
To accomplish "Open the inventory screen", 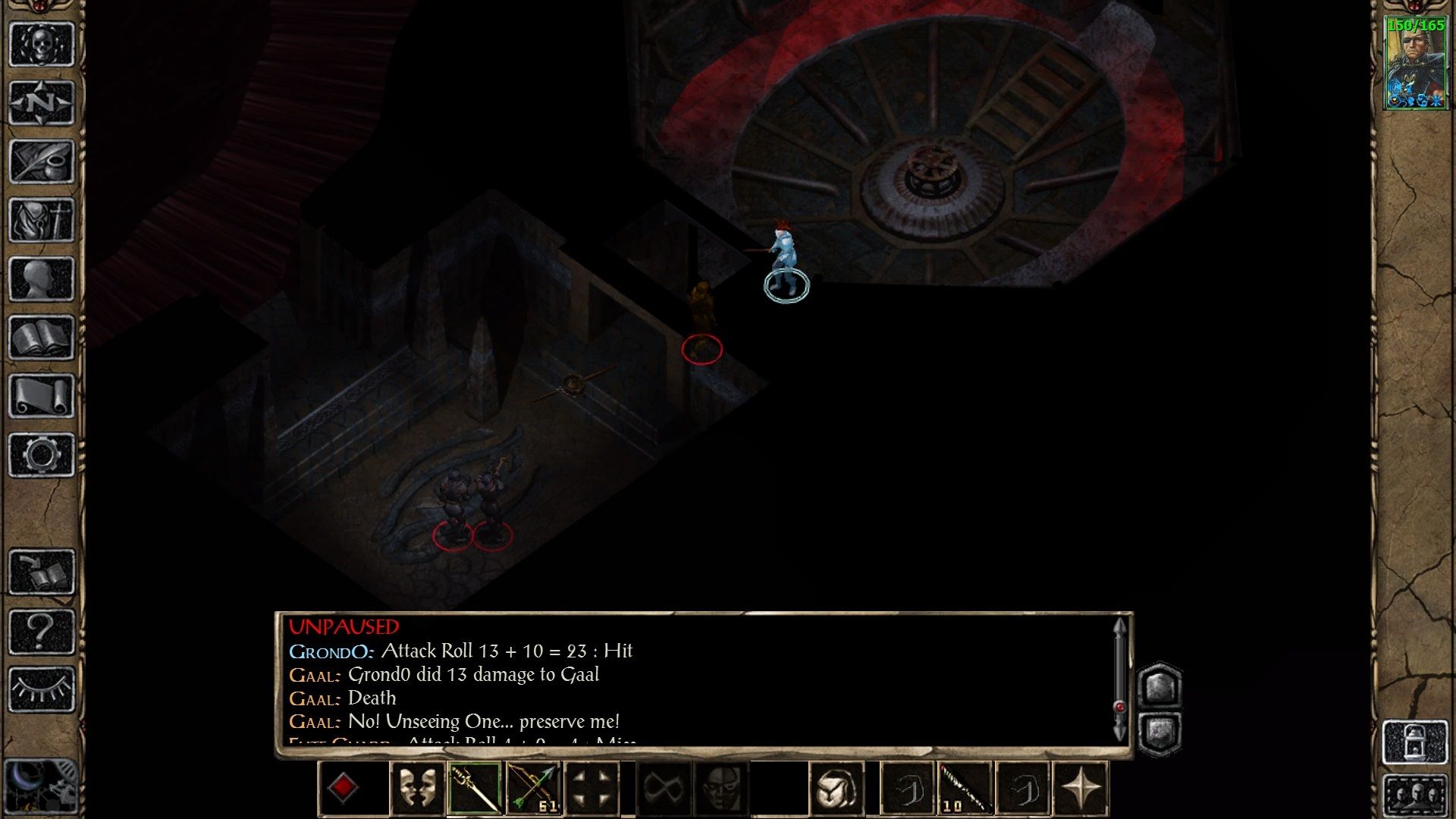I will (42, 220).
